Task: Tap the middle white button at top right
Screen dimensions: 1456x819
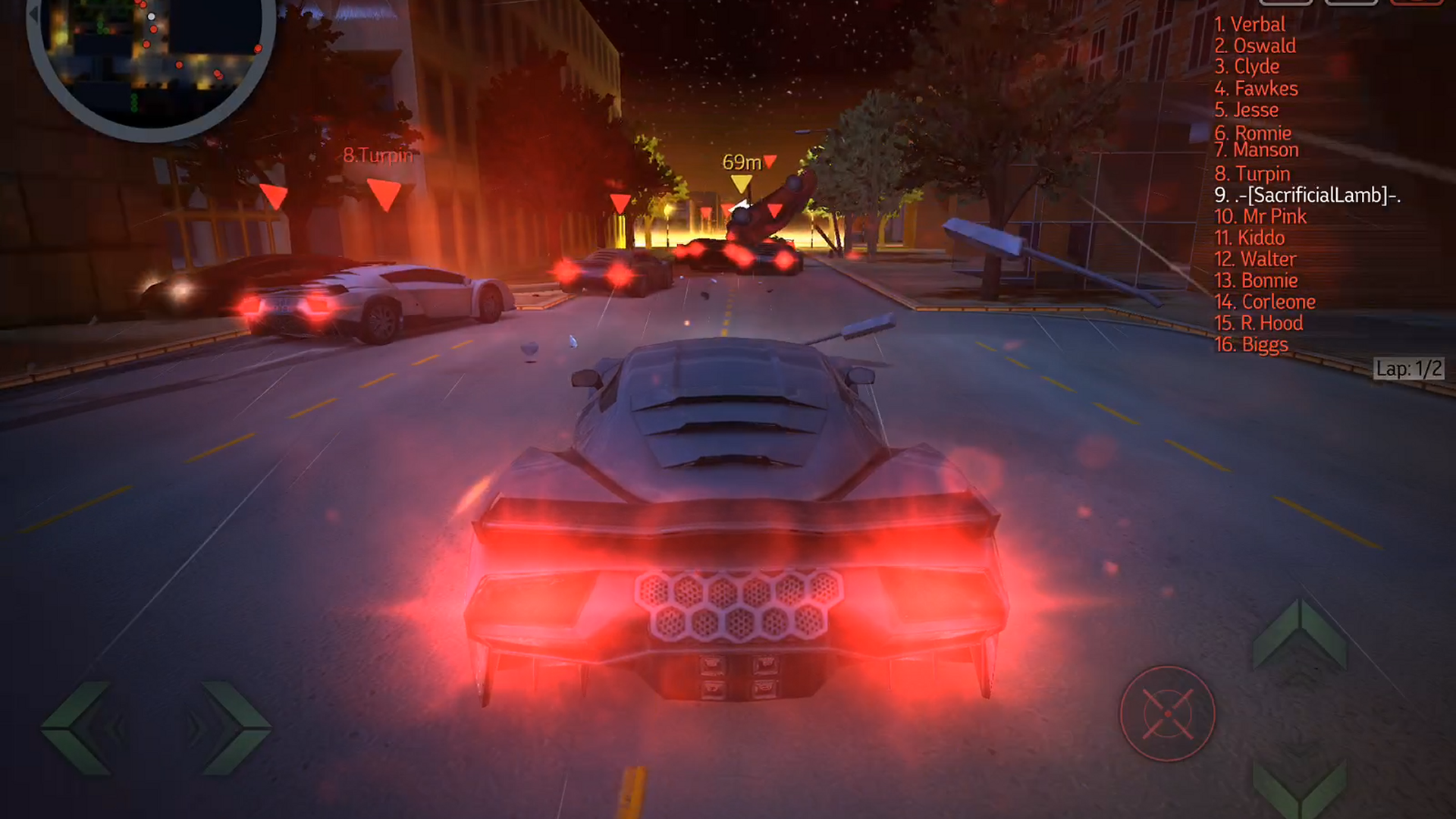Action: click(x=1351, y=4)
